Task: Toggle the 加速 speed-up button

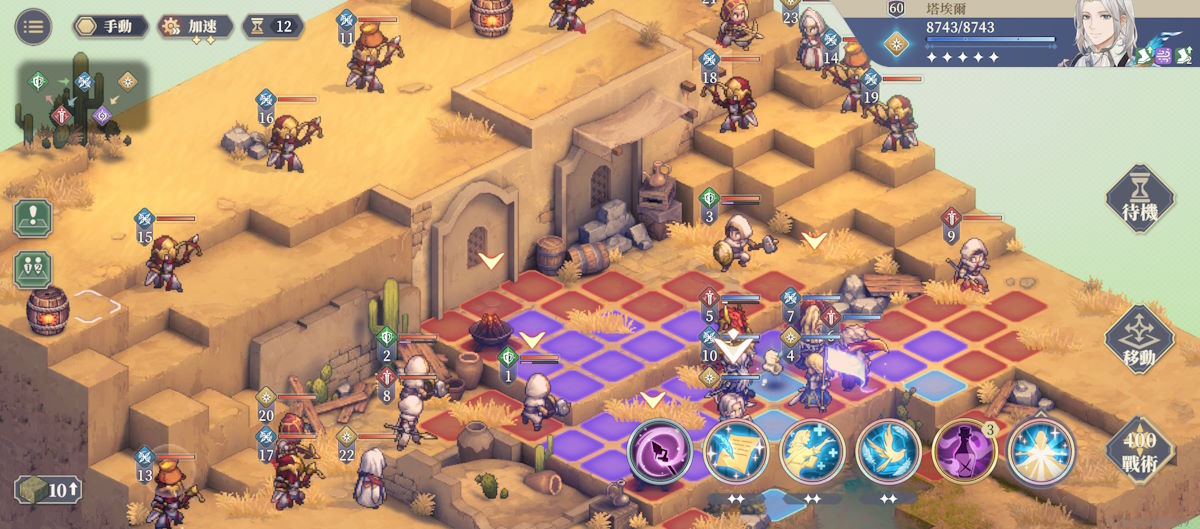Action: [196, 26]
